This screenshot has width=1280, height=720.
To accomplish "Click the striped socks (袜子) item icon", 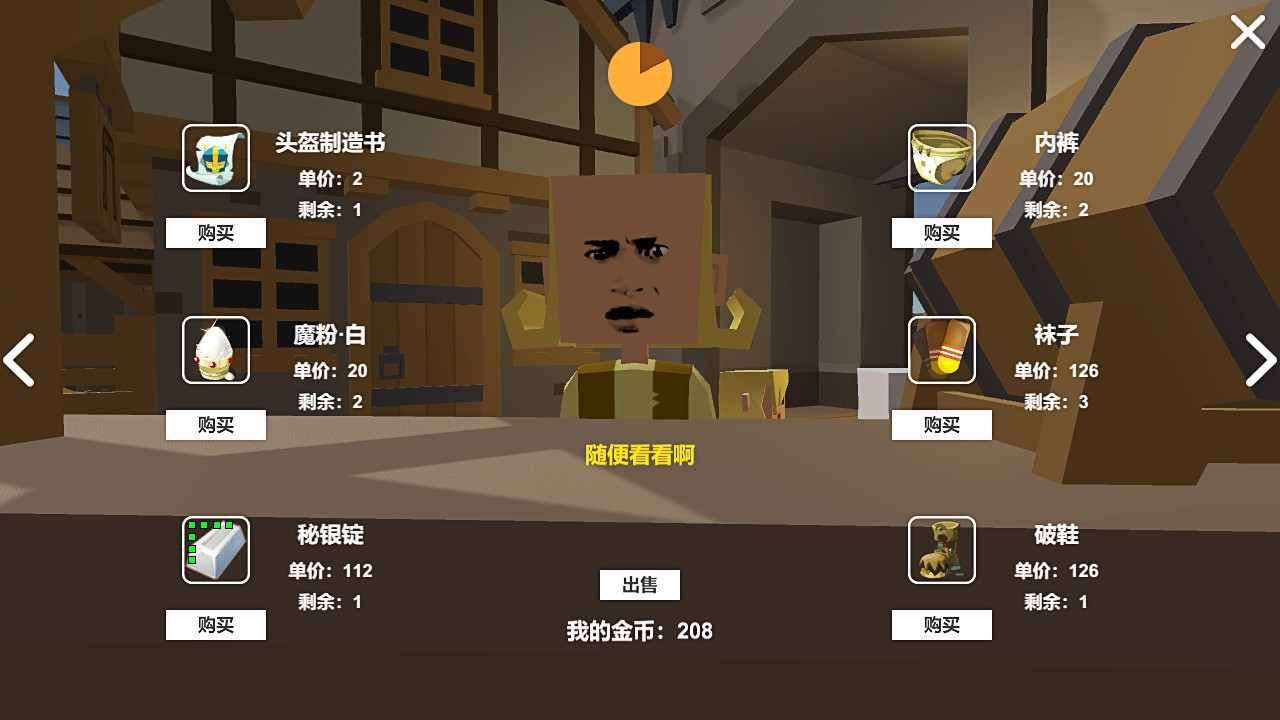I will 940,350.
